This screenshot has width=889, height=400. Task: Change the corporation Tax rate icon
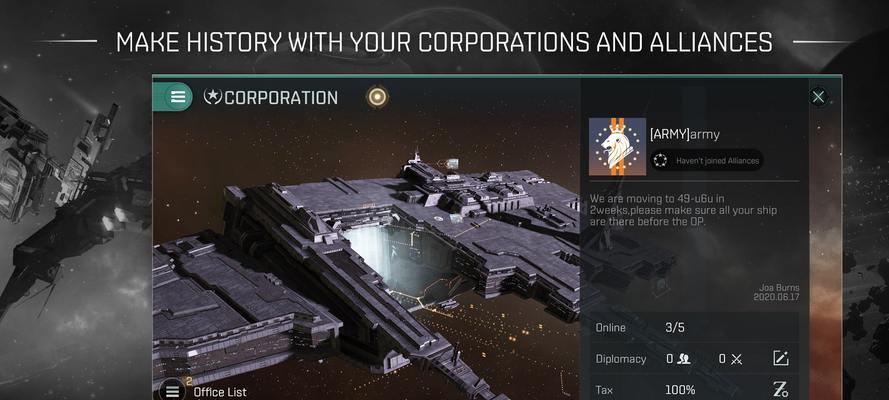click(781, 389)
